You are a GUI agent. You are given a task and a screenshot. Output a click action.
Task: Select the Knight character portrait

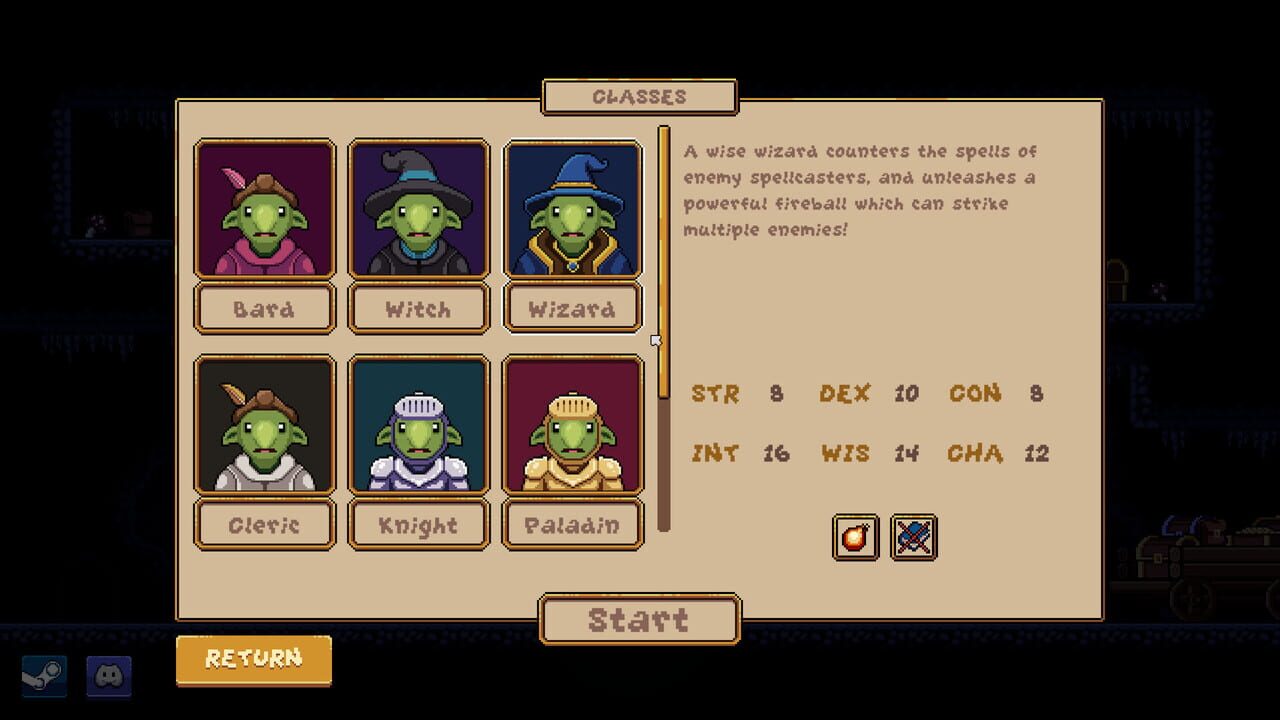(x=418, y=425)
